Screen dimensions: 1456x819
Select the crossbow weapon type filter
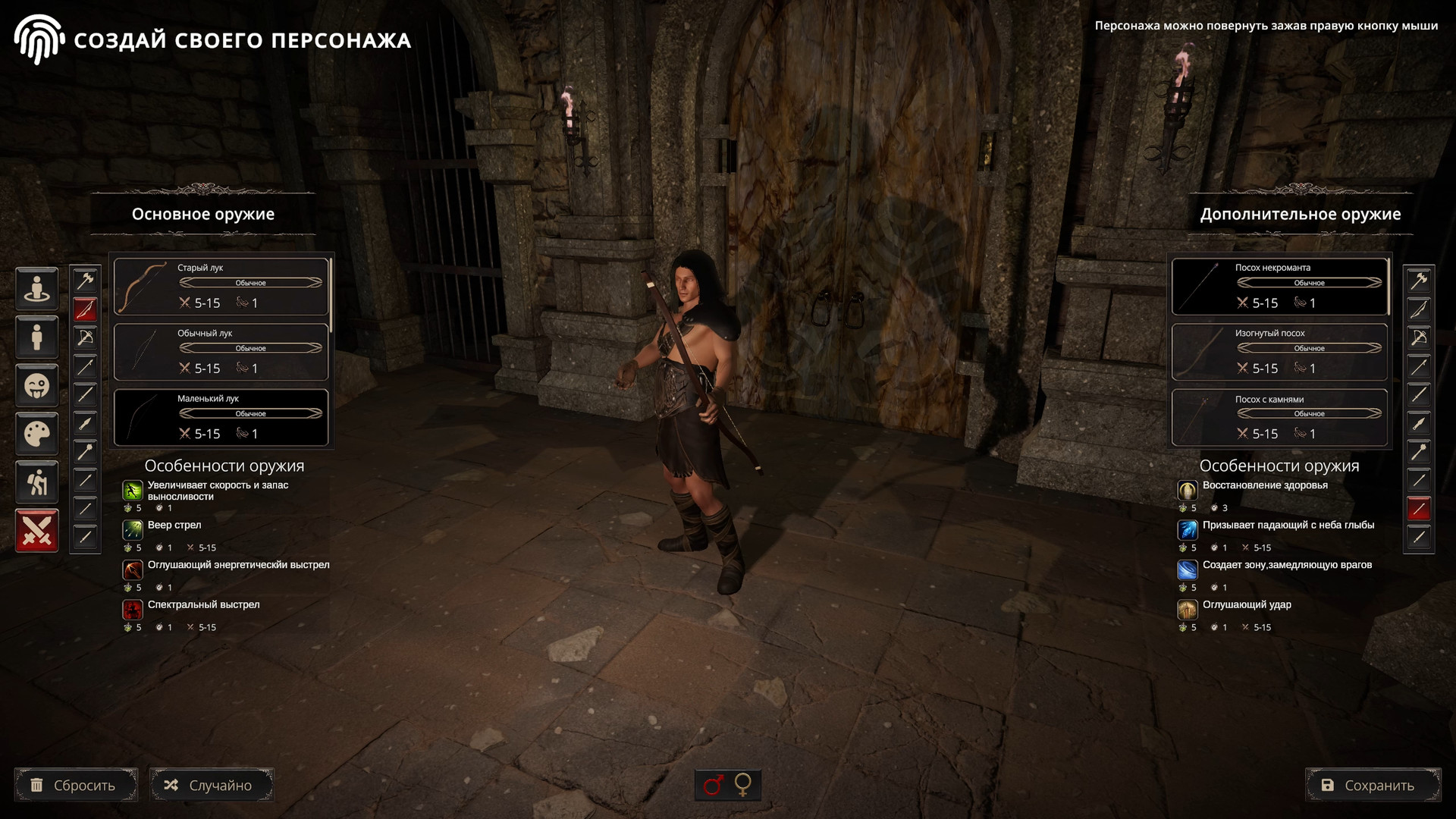click(x=85, y=337)
